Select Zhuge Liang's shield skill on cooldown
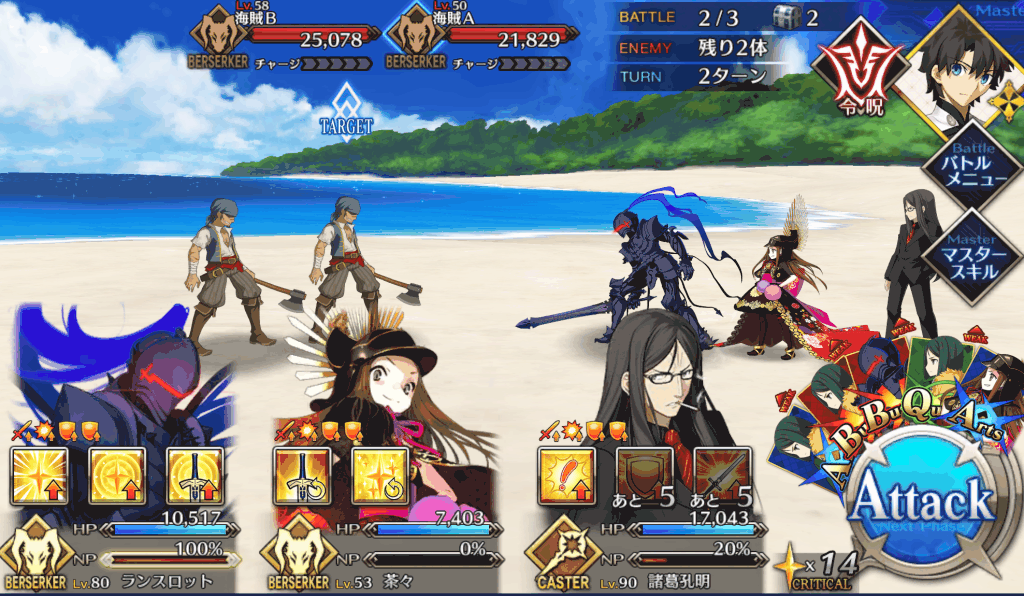Viewport: 1024px width, 596px height. (x=644, y=476)
